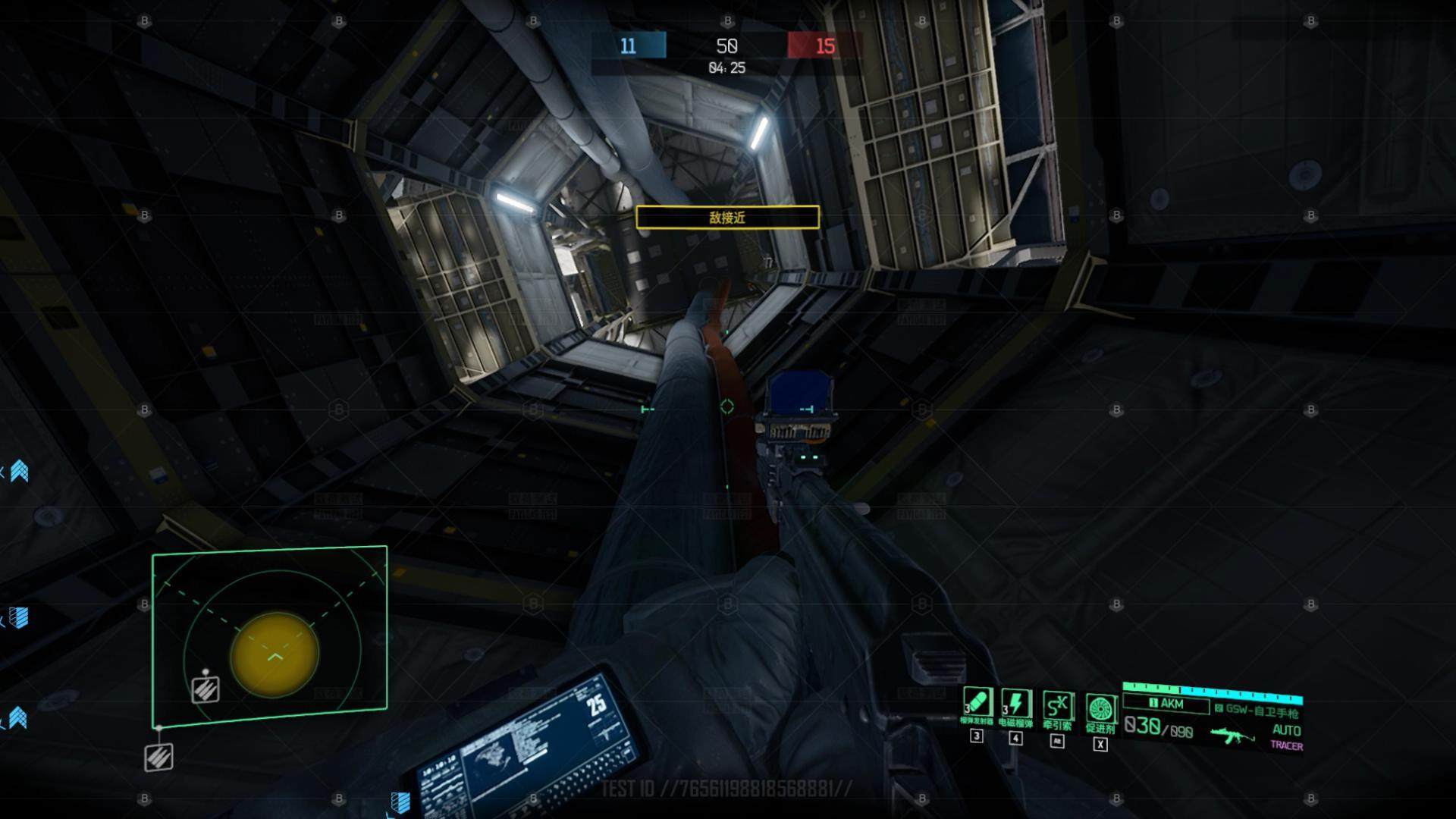
Task: Switch to the AKM primary weapon slot
Action: click(x=1166, y=704)
